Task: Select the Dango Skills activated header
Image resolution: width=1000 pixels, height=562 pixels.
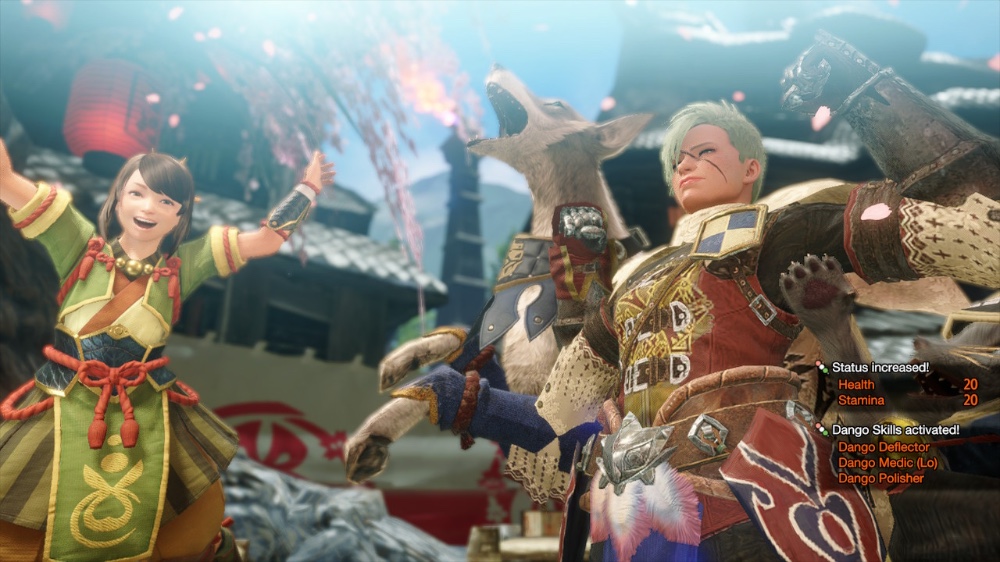Action: [895, 430]
